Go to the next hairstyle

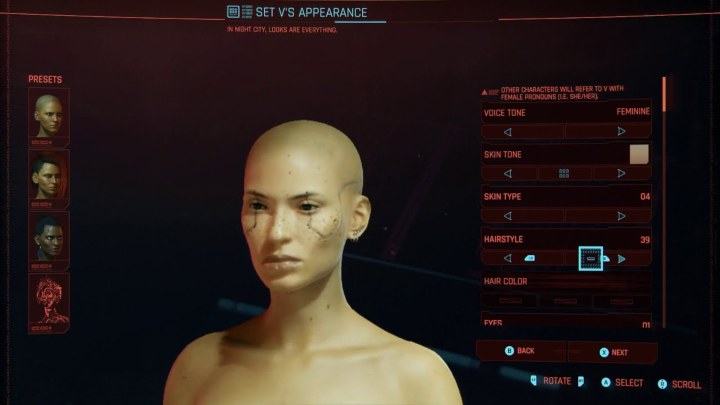(x=621, y=258)
